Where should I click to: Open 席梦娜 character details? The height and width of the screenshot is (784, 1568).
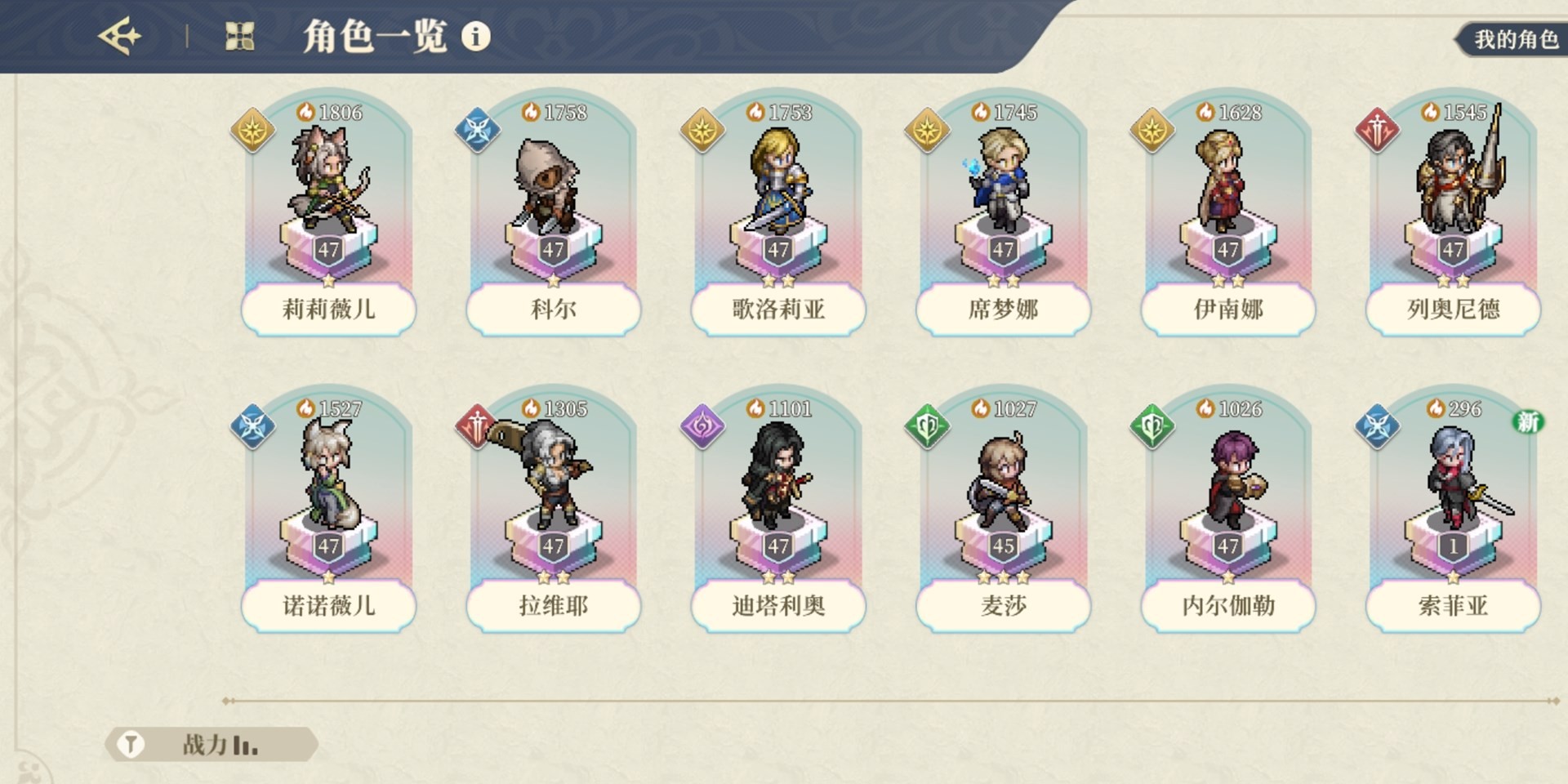pyautogui.click(x=1003, y=212)
